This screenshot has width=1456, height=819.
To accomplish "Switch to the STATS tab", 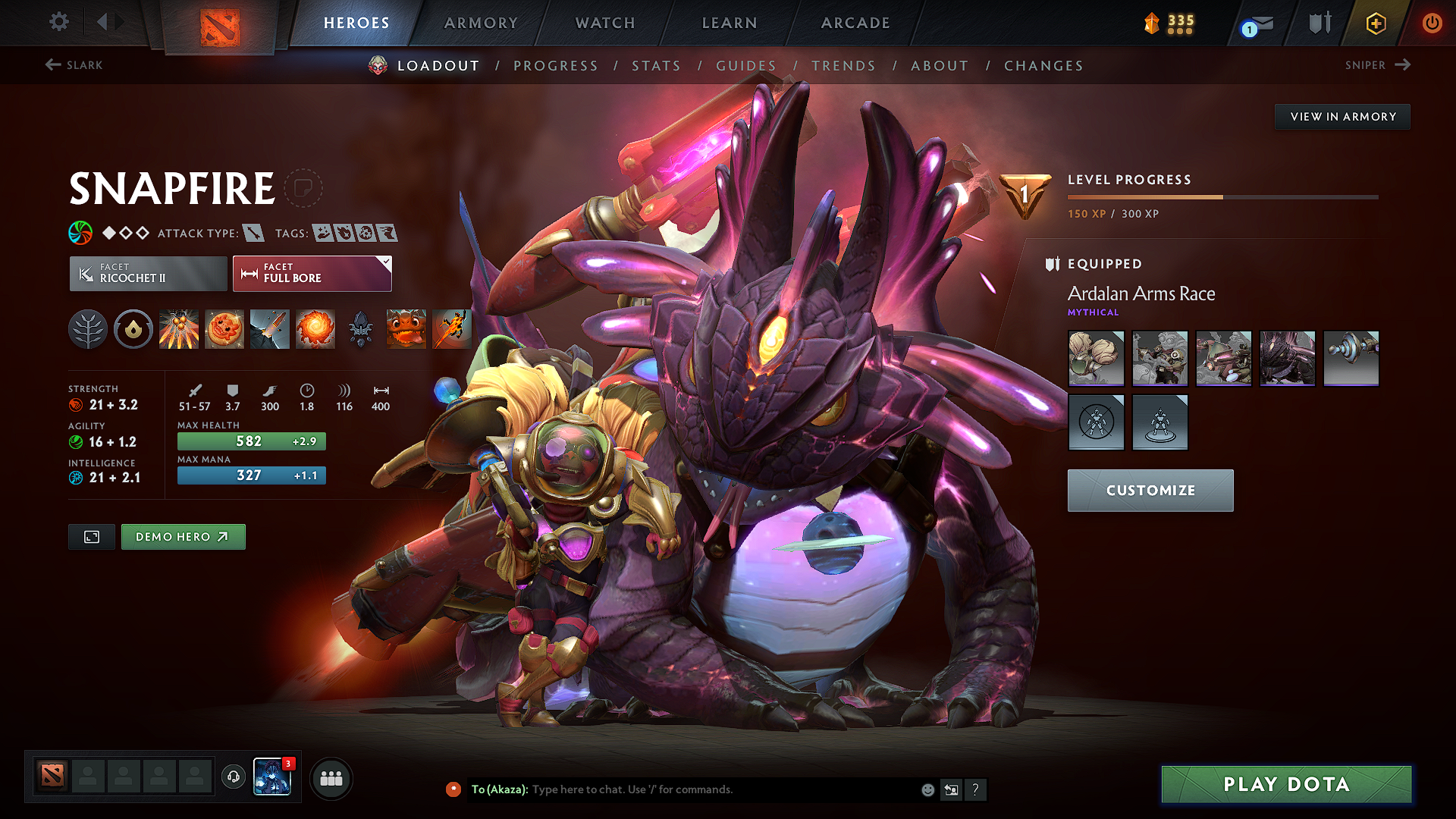I will tap(657, 65).
